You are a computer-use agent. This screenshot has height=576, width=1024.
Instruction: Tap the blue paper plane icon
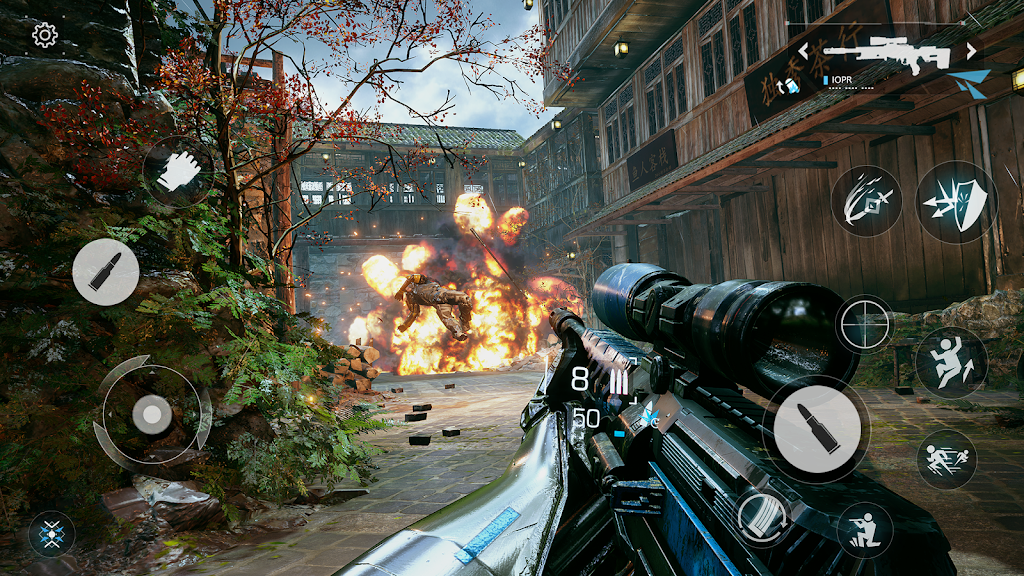click(969, 83)
